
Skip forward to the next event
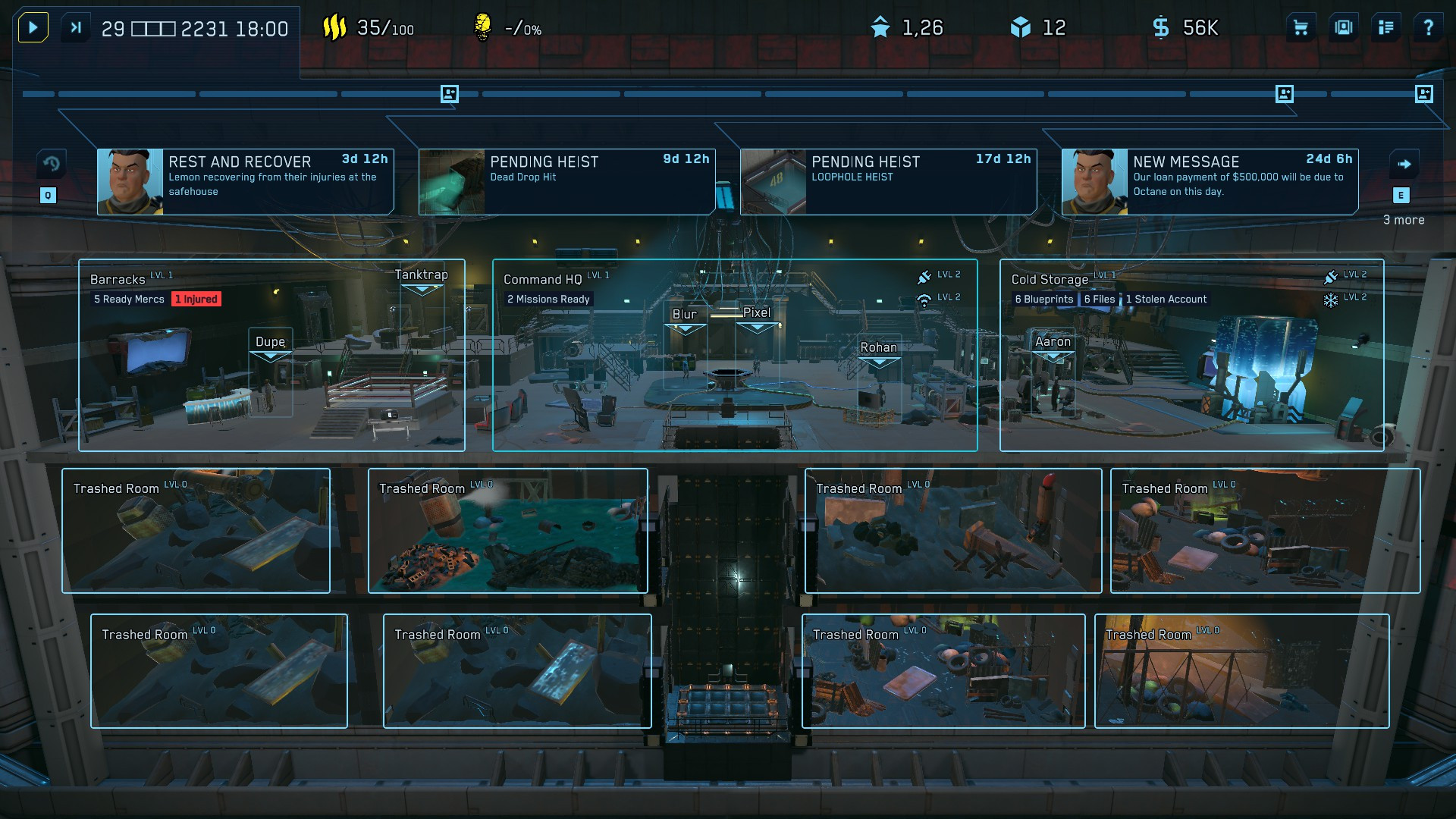click(76, 28)
